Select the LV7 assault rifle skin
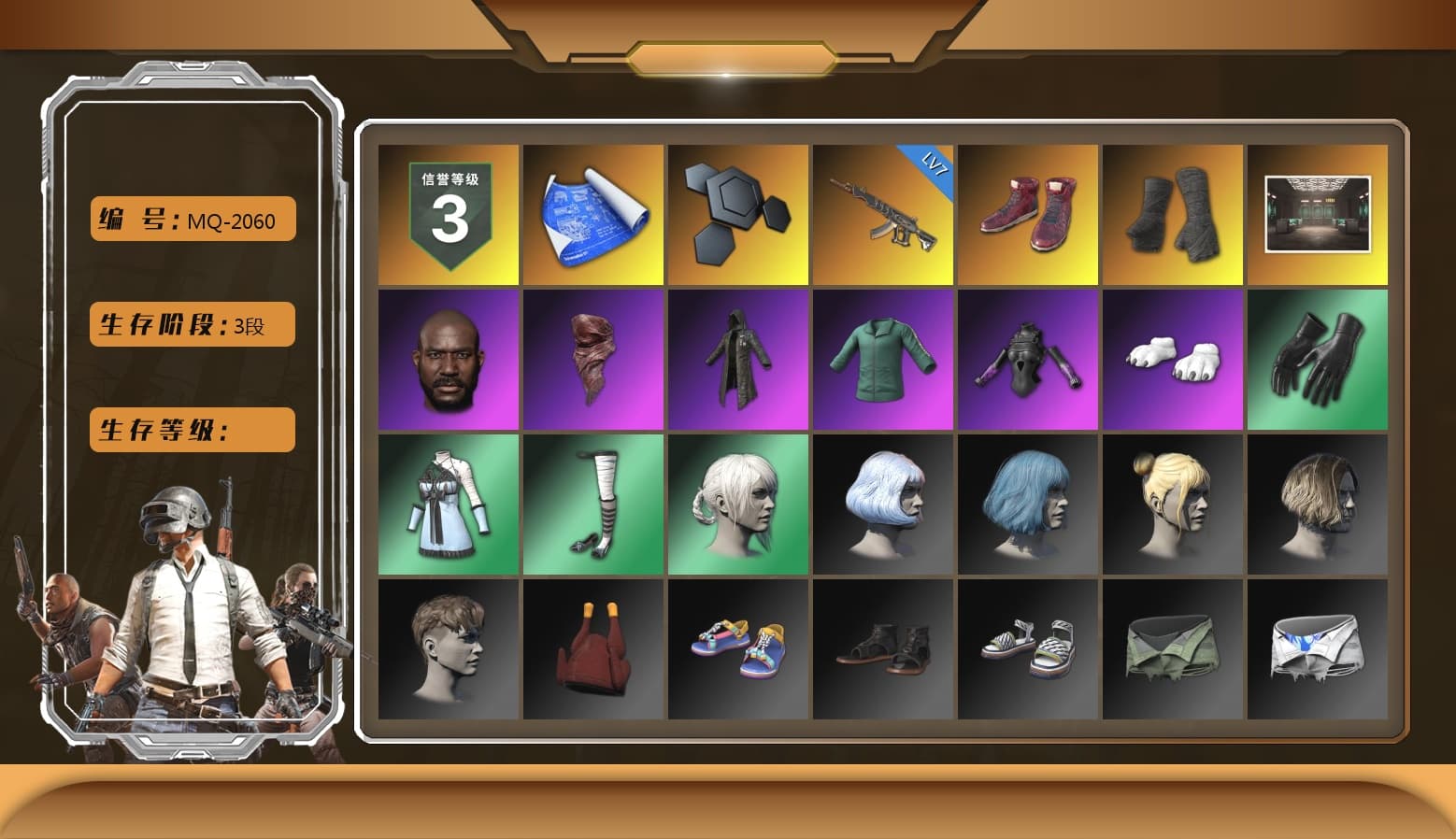1456x839 pixels. pyautogui.click(x=883, y=213)
